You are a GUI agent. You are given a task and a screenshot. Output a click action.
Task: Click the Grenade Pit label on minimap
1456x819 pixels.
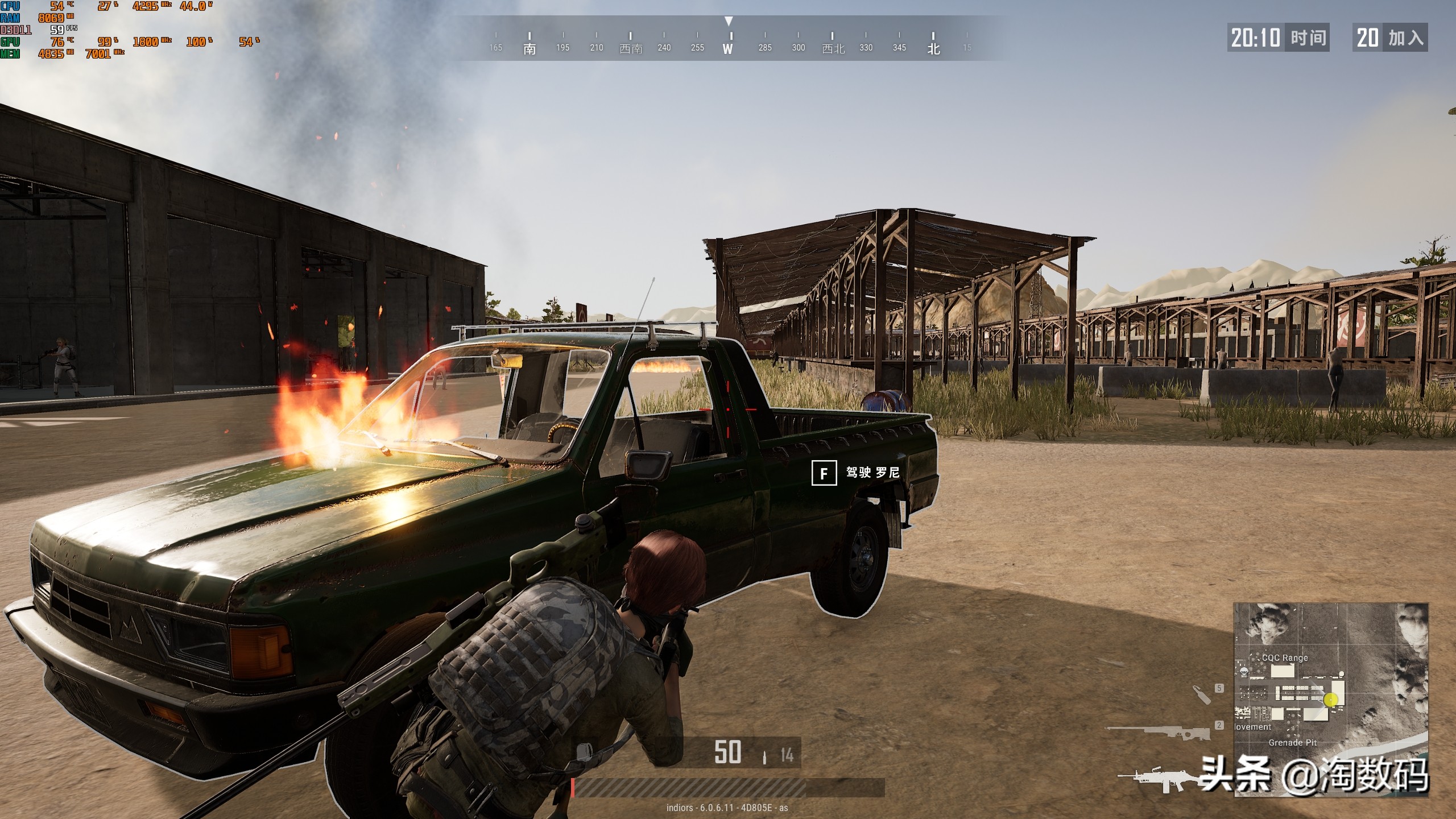[1292, 742]
